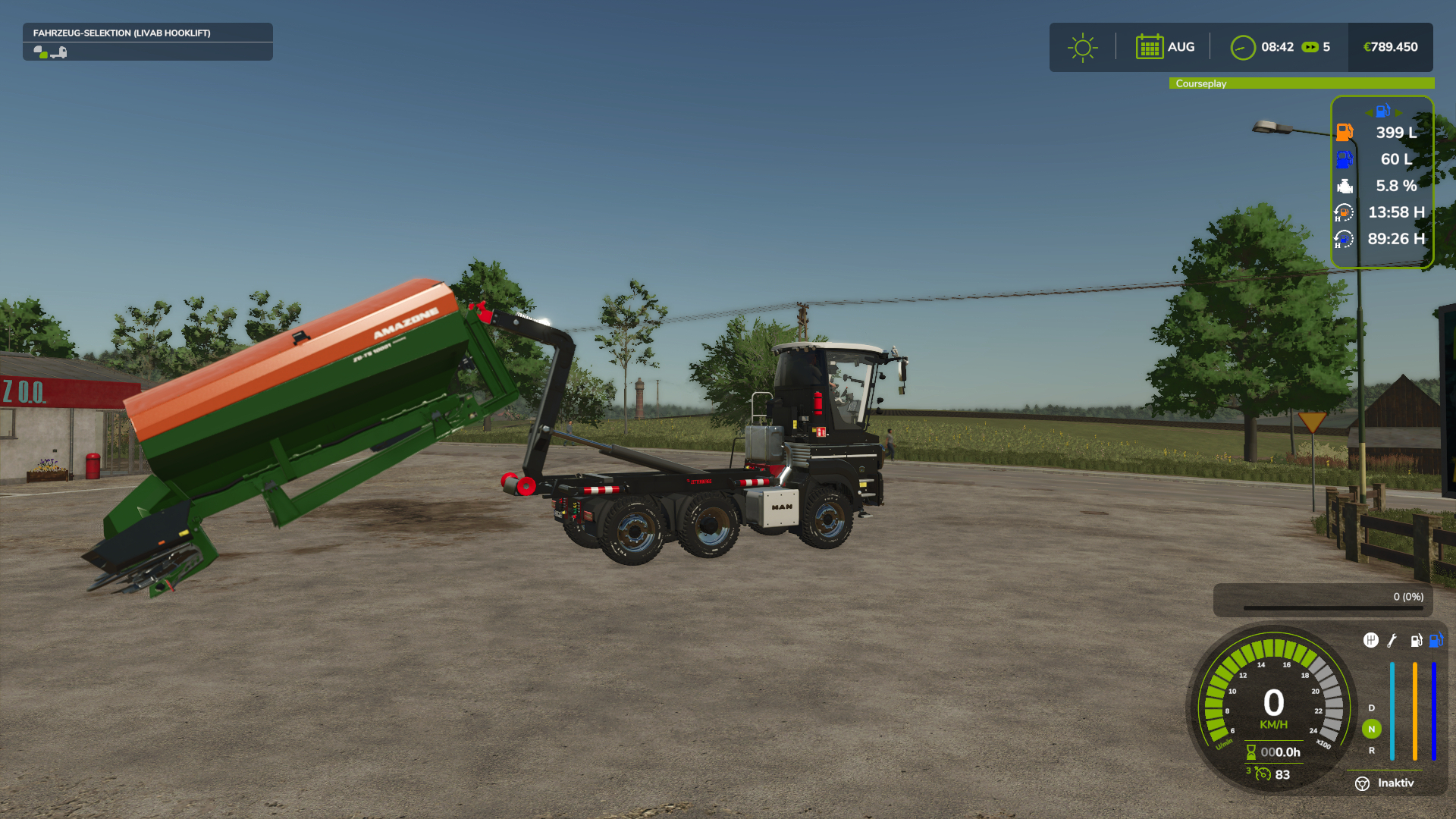1456x819 pixels.
Task: Click the fast-forward time speed icon
Action: click(x=1310, y=47)
